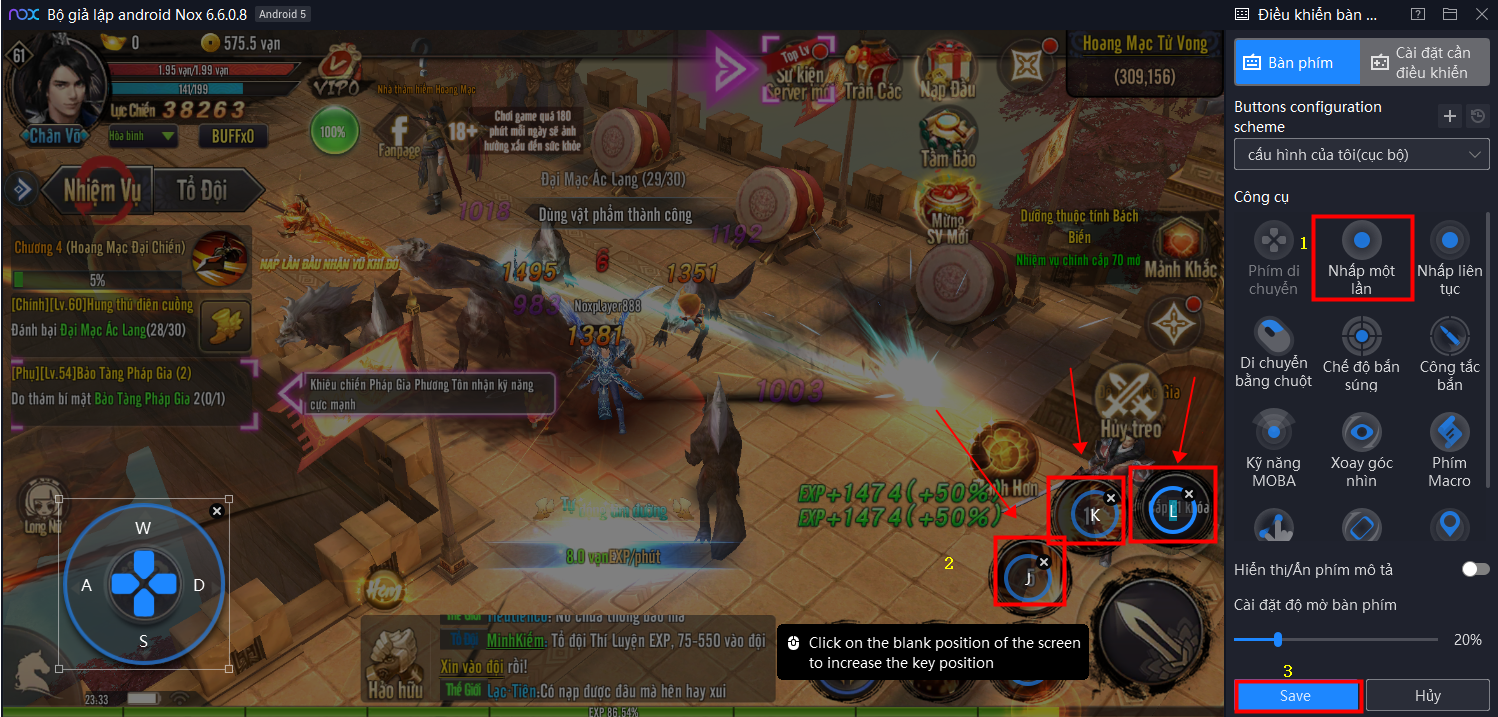This screenshot has height=717, width=1498.
Task: Click the Fanpage Facebook icon
Action: pos(399,137)
